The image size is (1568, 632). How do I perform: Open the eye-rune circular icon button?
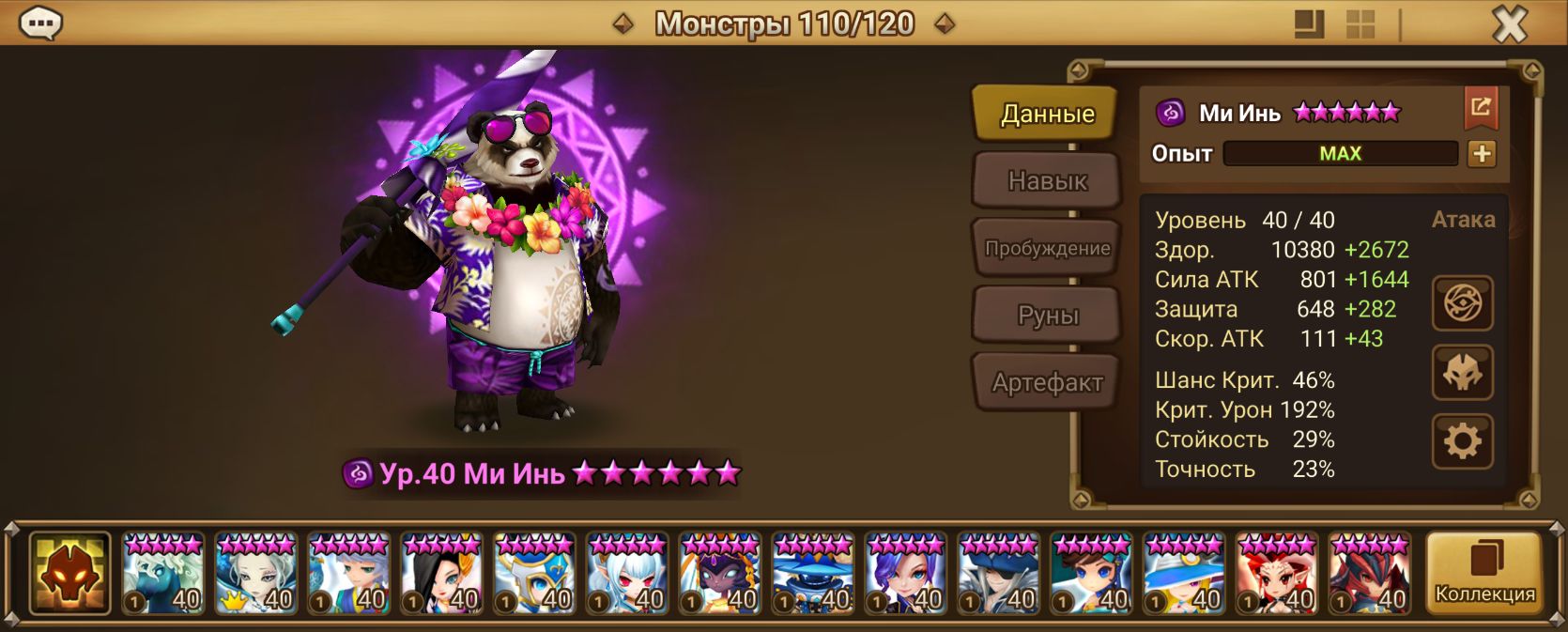click(1462, 303)
